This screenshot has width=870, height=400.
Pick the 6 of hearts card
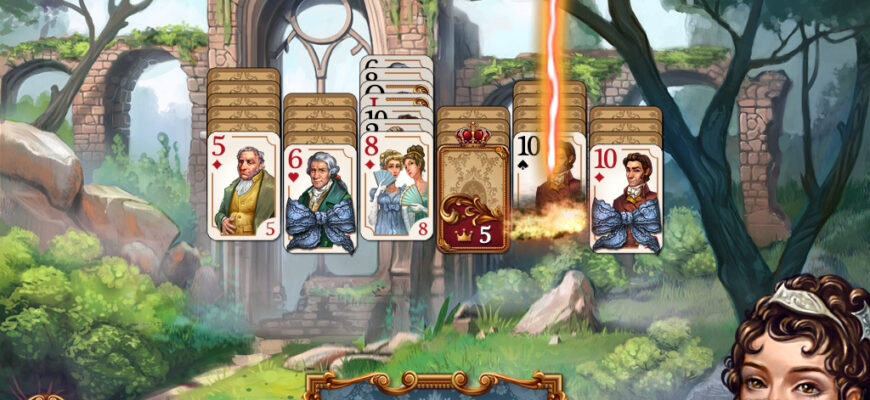[x=320, y=190]
